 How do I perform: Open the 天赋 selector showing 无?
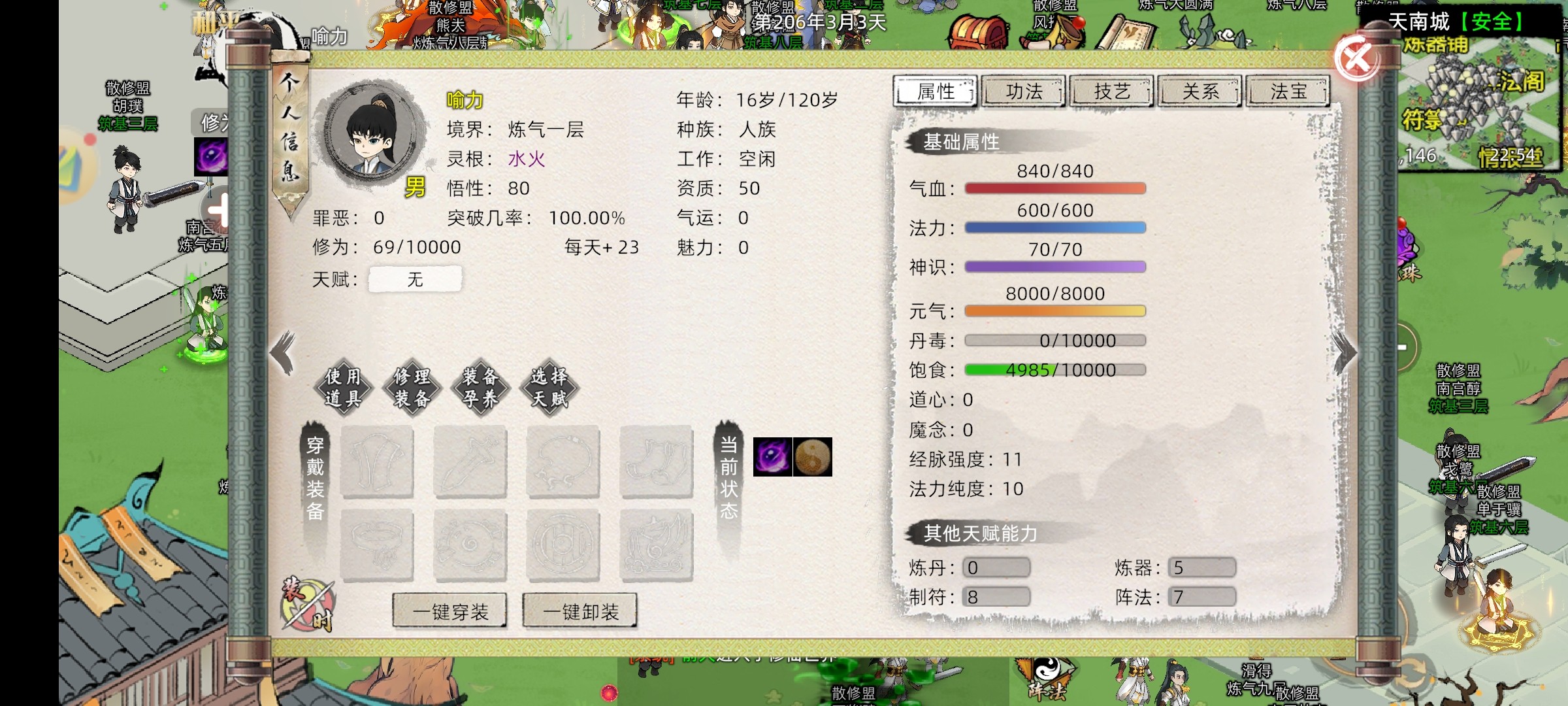(x=416, y=279)
